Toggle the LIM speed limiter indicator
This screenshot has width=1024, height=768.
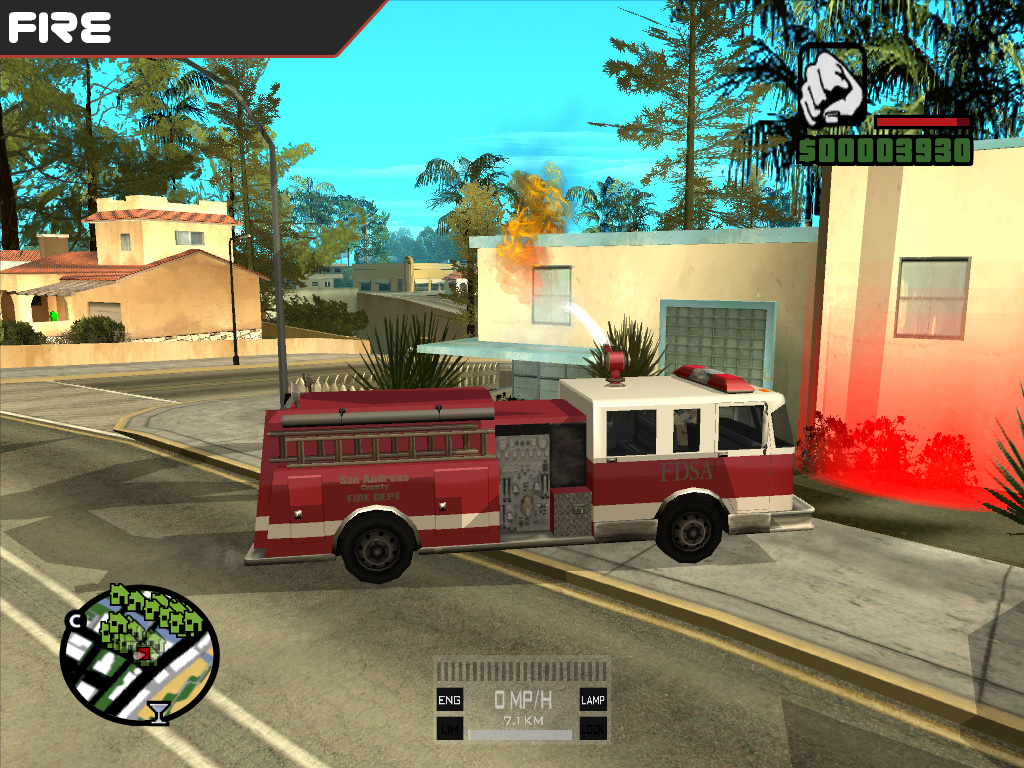(x=450, y=729)
